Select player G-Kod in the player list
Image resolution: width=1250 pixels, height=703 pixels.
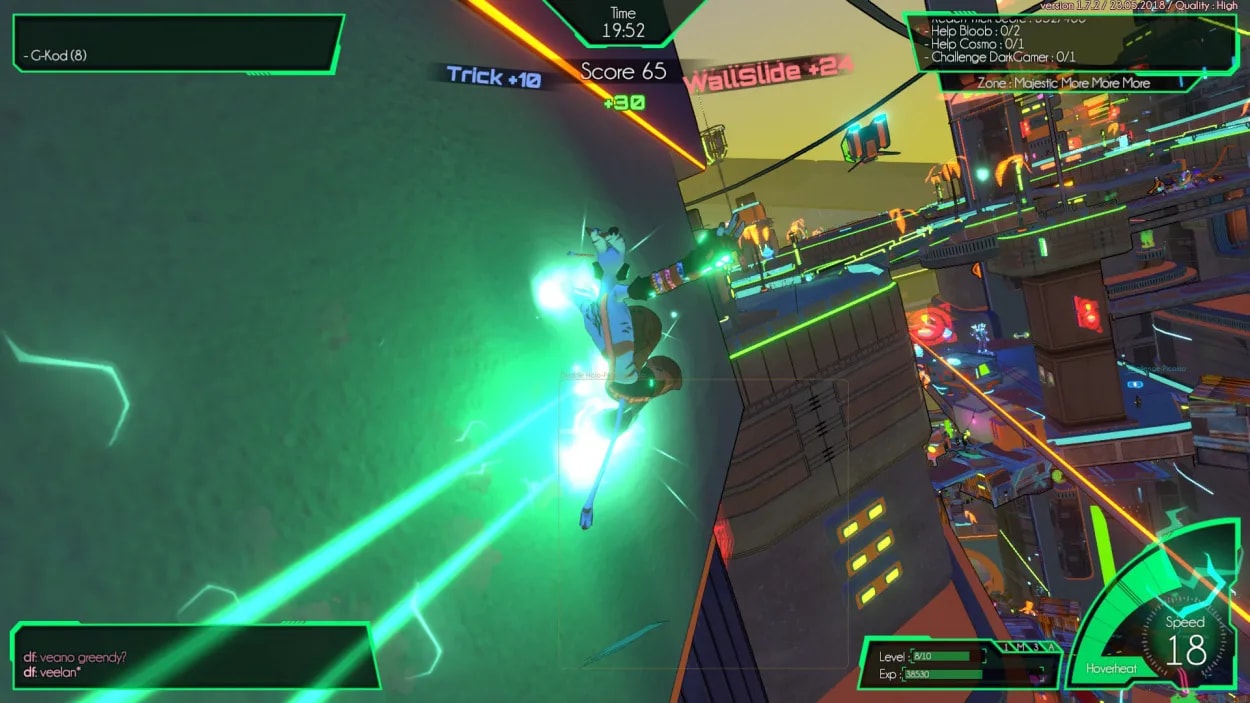(x=58, y=55)
